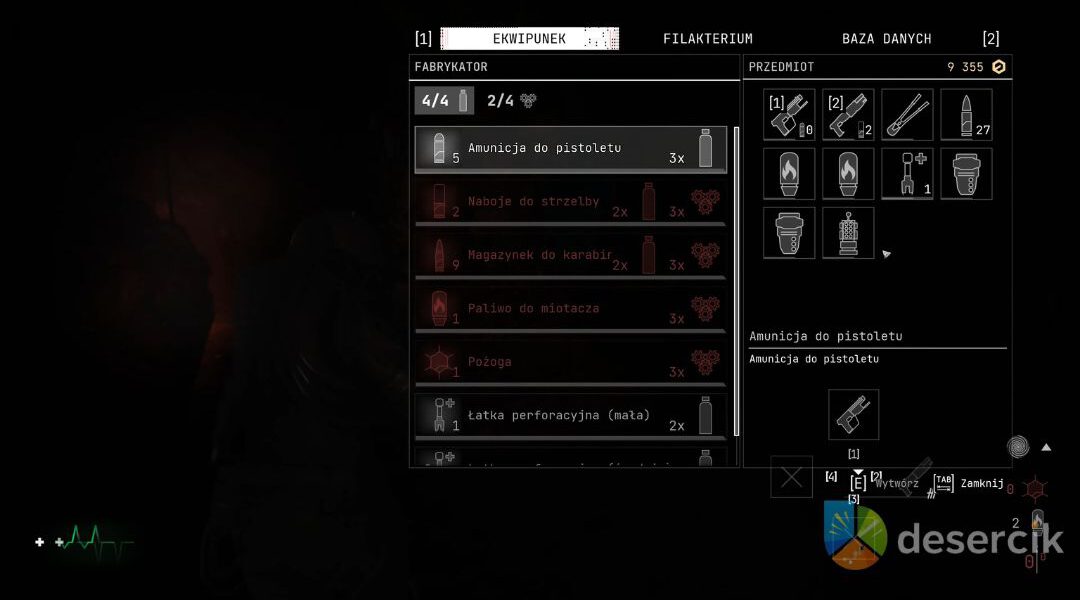Select the pistol slot showing 0 ammo

coord(789,115)
